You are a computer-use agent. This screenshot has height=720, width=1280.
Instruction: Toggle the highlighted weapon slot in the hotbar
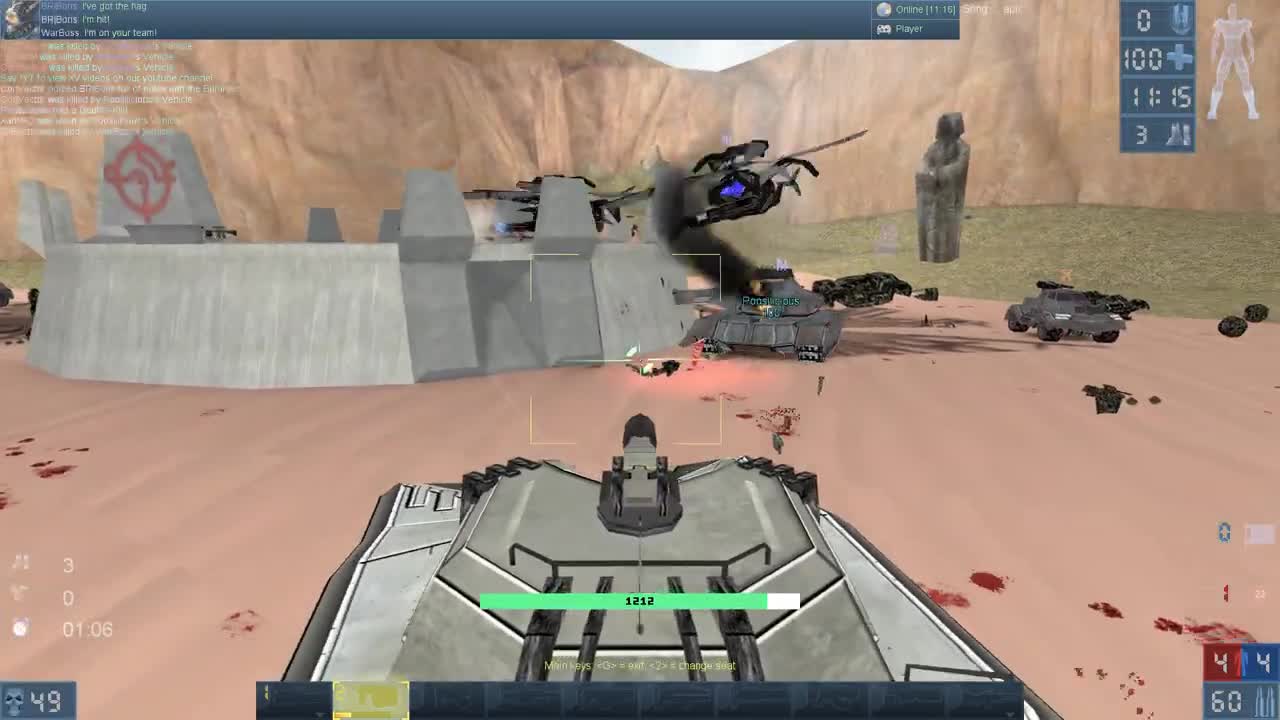(x=372, y=701)
